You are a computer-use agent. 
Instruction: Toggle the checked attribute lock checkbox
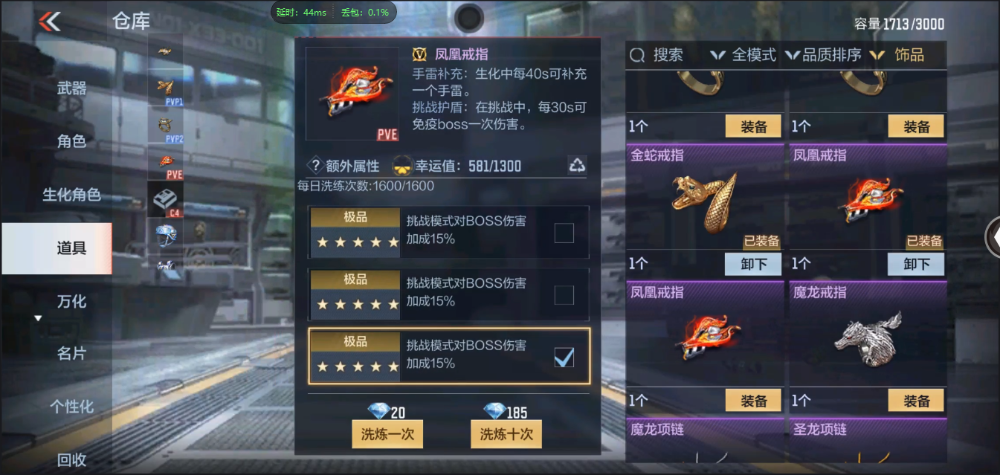click(x=564, y=357)
